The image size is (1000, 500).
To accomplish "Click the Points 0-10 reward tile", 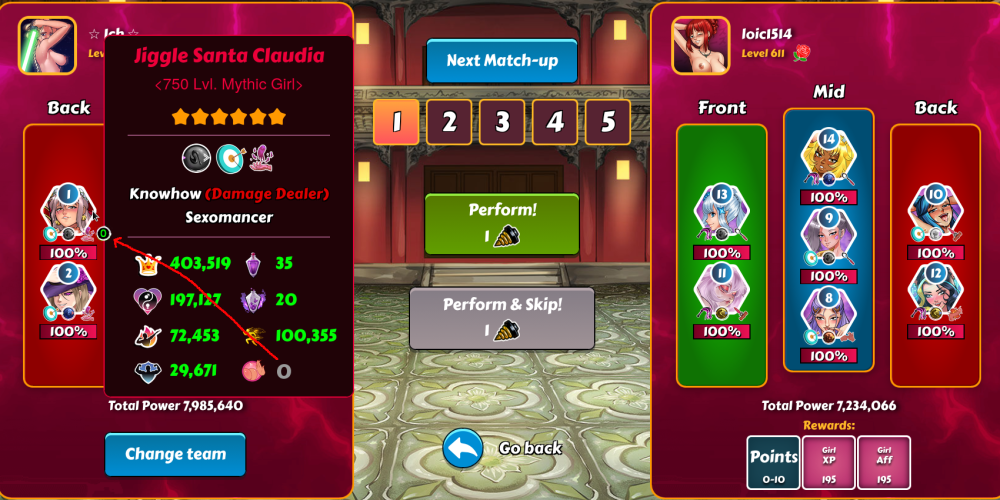I will [x=774, y=463].
